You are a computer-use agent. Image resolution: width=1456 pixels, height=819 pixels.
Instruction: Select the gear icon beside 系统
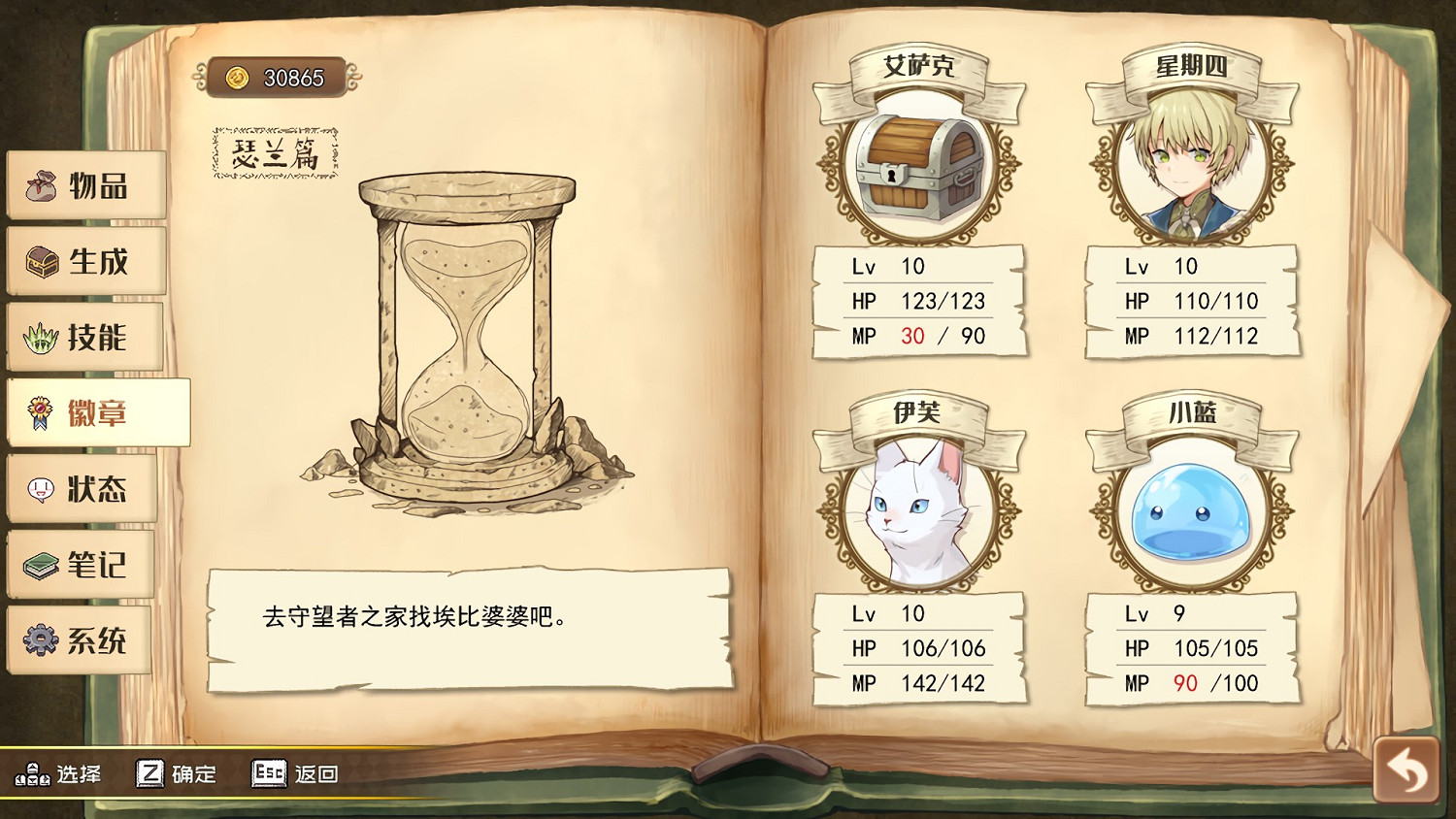point(40,641)
